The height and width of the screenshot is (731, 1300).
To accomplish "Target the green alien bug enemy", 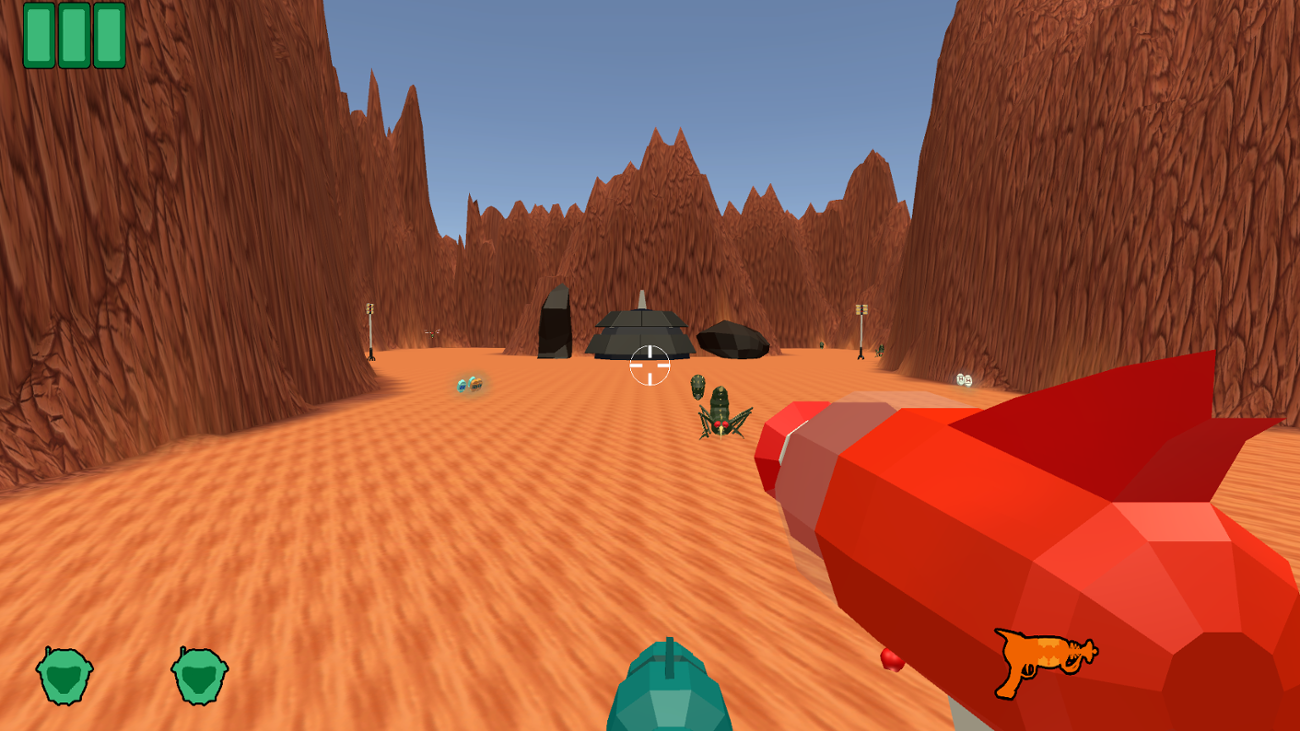I will click(720, 412).
